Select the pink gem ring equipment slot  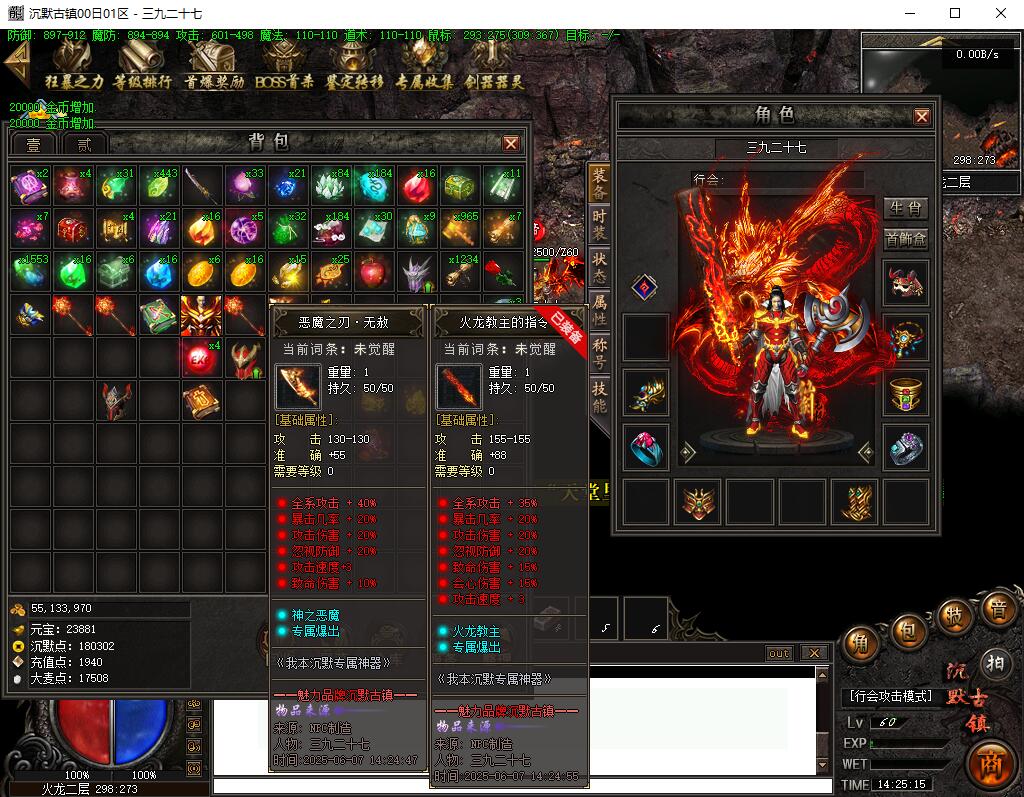click(647, 447)
